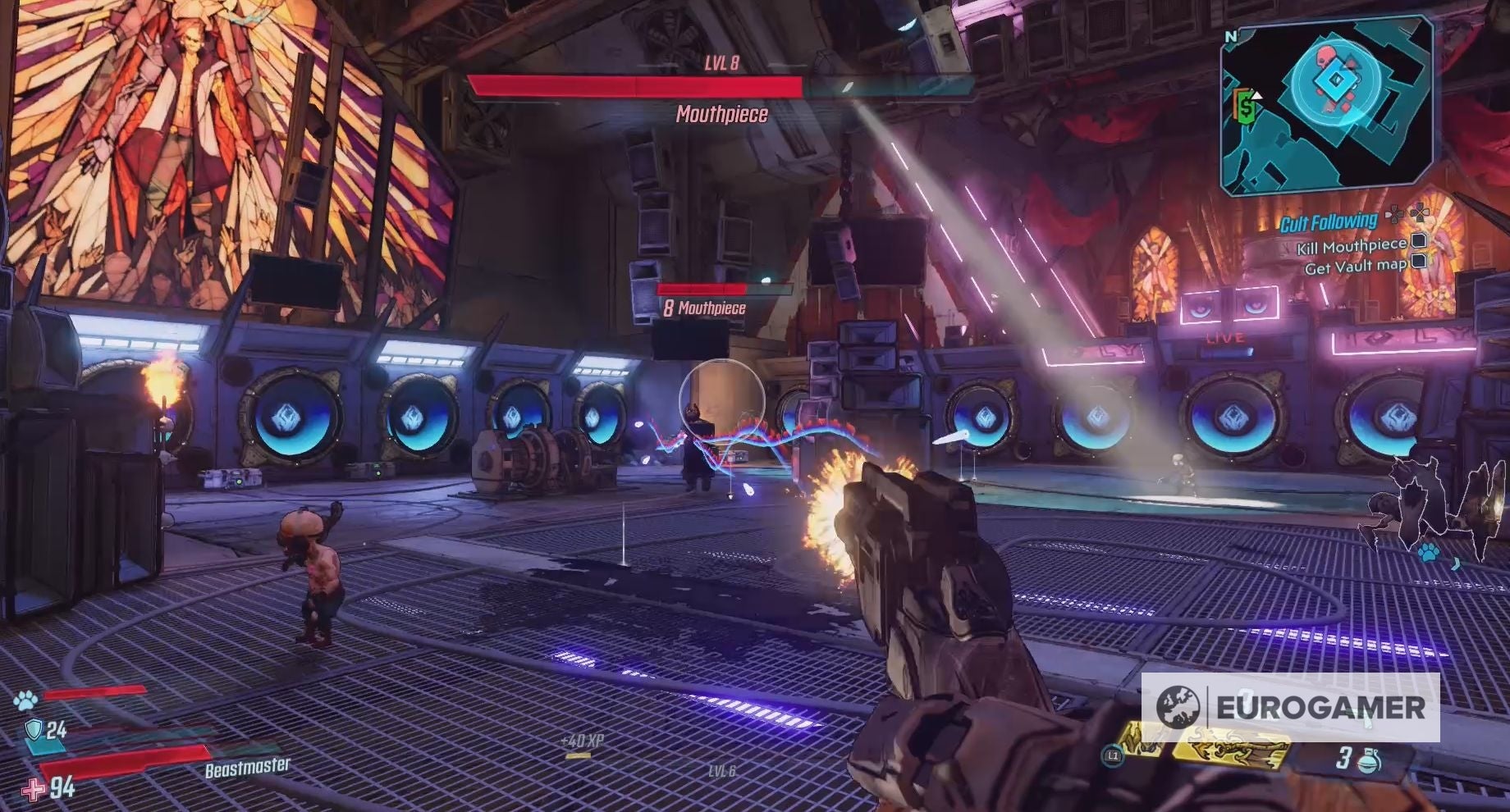1510x812 pixels.
Task: Click the L1 action skill prompt icon
Action: click(1113, 755)
